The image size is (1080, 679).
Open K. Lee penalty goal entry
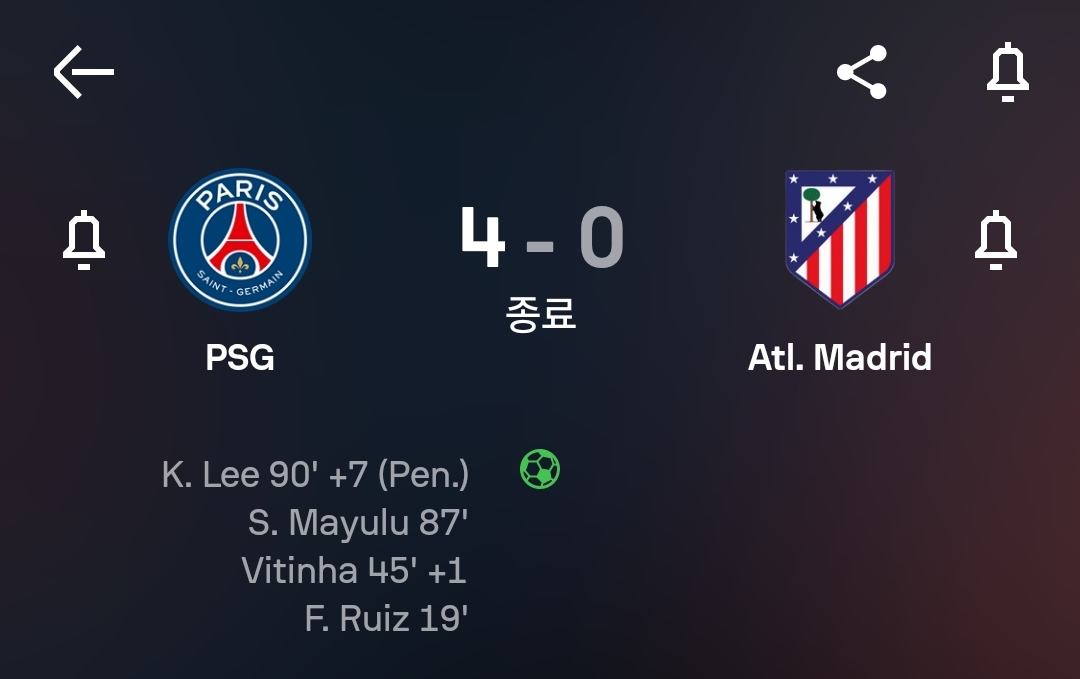click(x=315, y=474)
